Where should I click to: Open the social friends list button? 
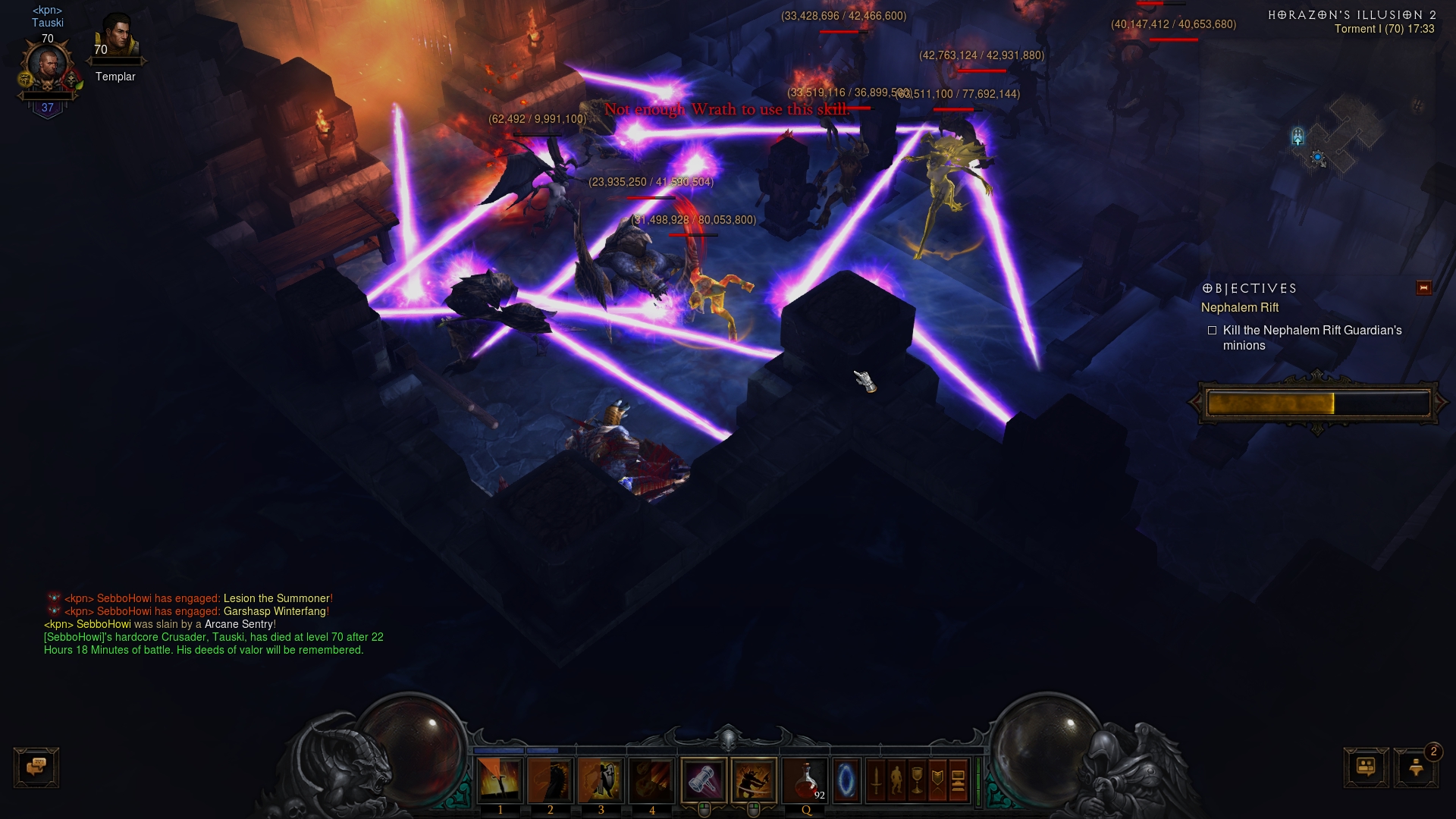(1366, 767)
